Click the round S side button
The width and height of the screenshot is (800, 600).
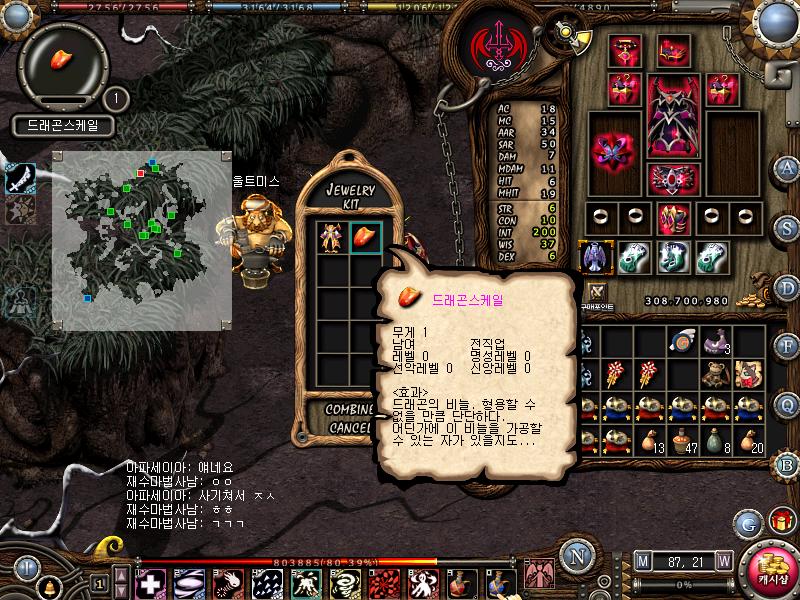tap(787, 227)
